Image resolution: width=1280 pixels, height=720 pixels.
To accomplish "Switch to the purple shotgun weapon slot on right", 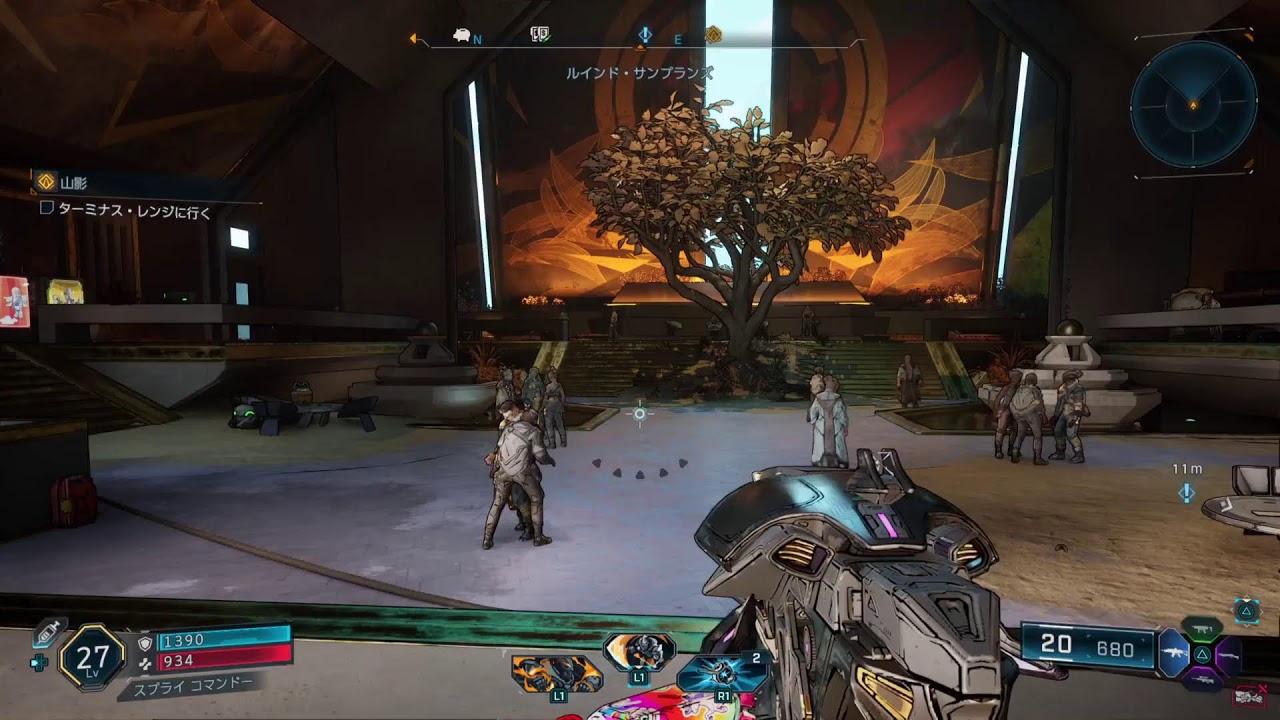I will click(x=1229, y=654).
